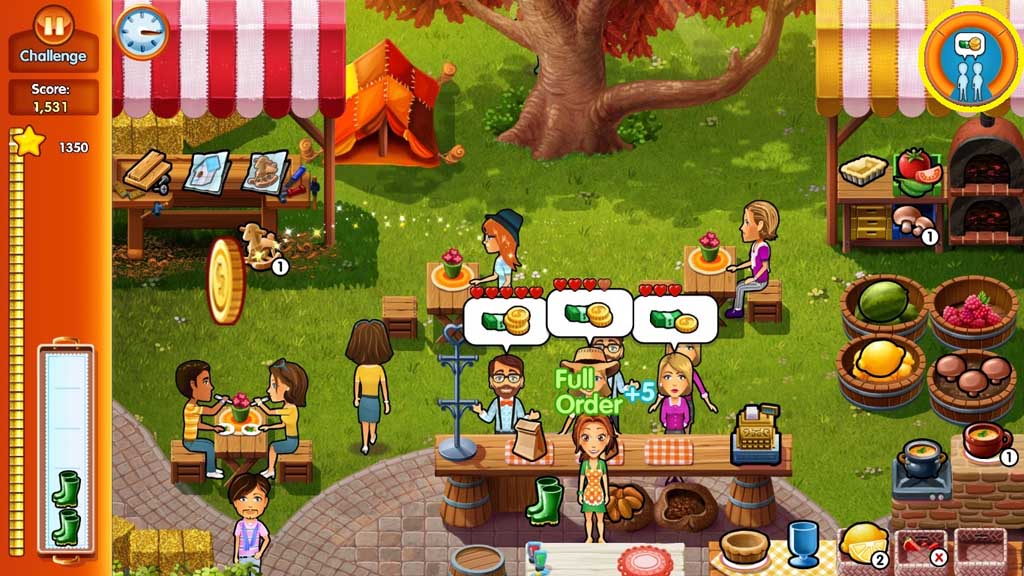Pick raspberries from the barrel
Screen dimensions: 1024x576
tap(972, 312)
